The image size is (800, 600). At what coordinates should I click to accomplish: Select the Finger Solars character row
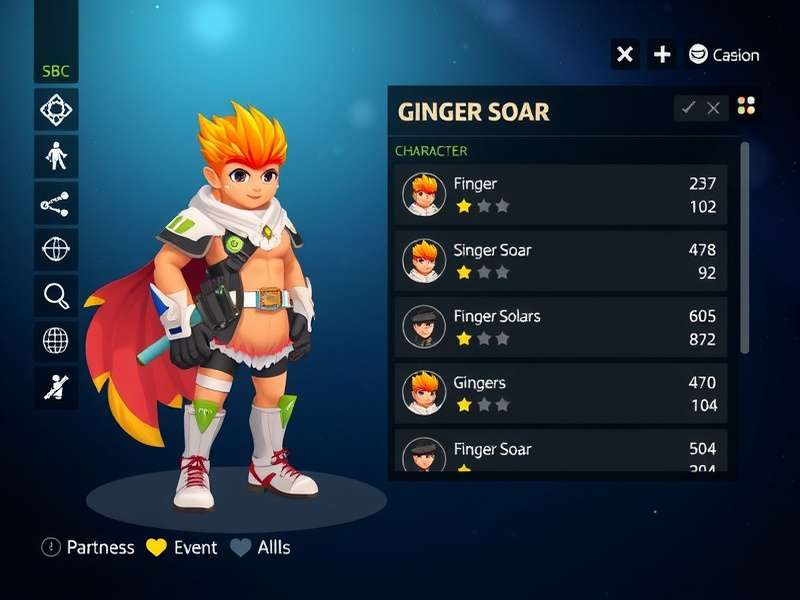click(x=560, y=326)
